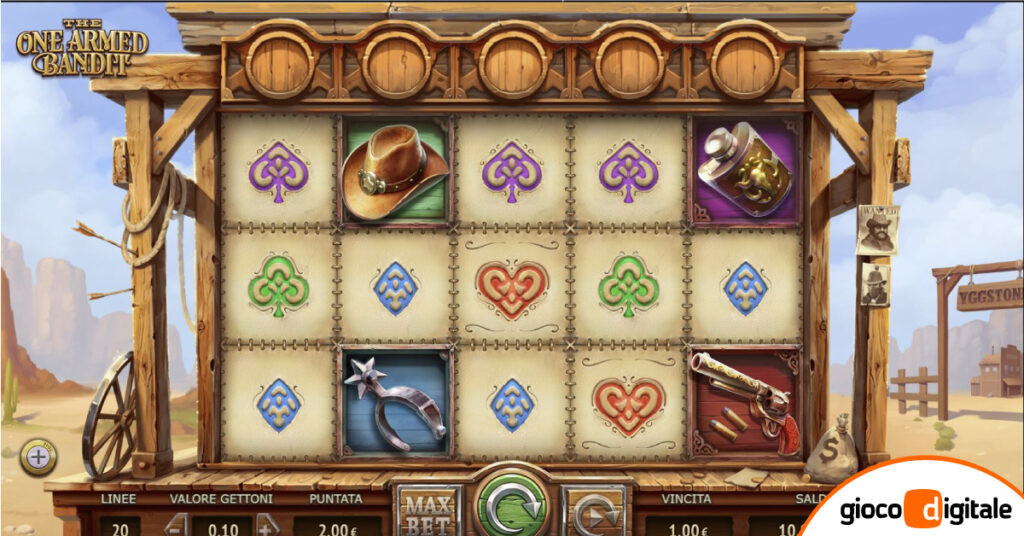Increase the coin value (Valore Gettoni)

267,524
